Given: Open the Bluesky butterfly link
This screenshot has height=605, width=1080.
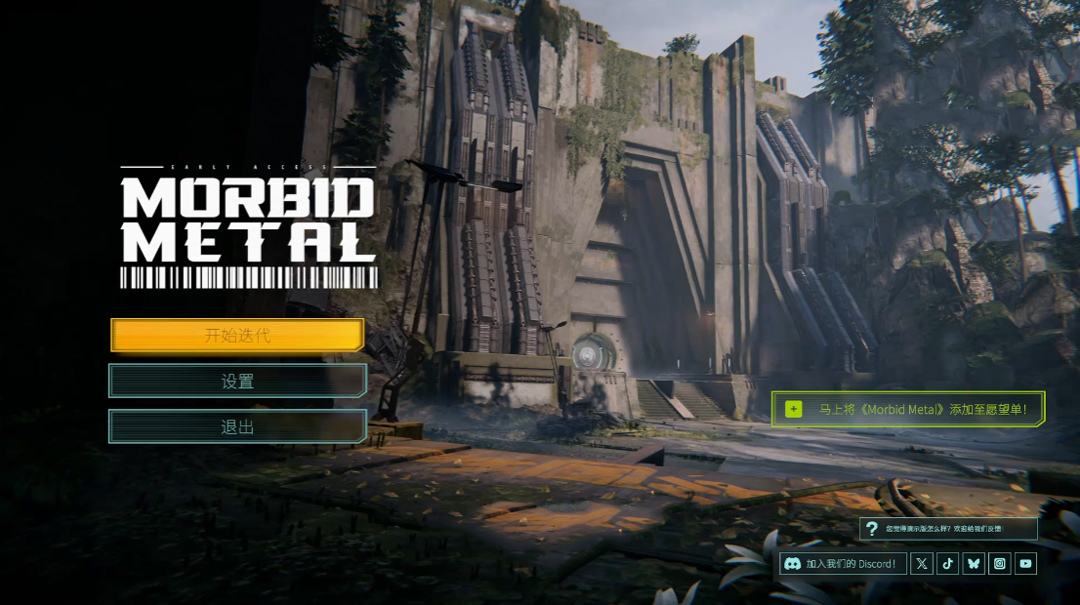Looking at the screenshot, I should (974, 564).
